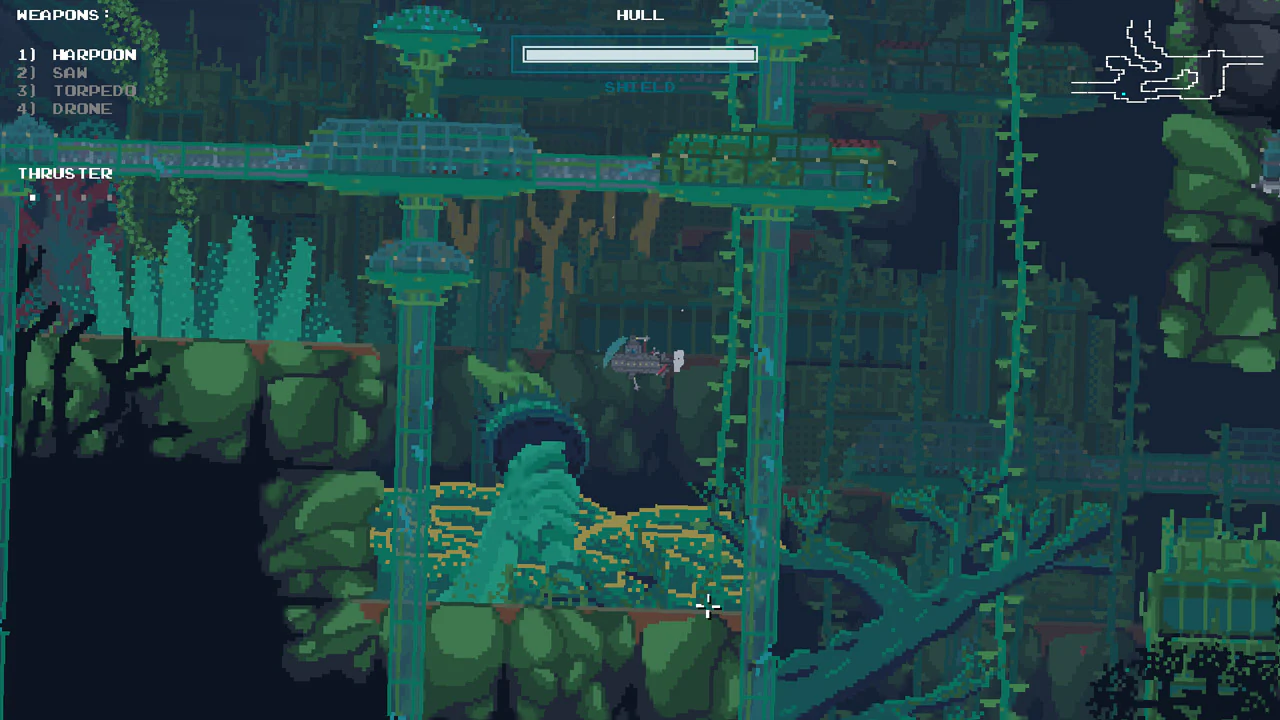Click the crosshair aiming reticle

tap(708, 606)
